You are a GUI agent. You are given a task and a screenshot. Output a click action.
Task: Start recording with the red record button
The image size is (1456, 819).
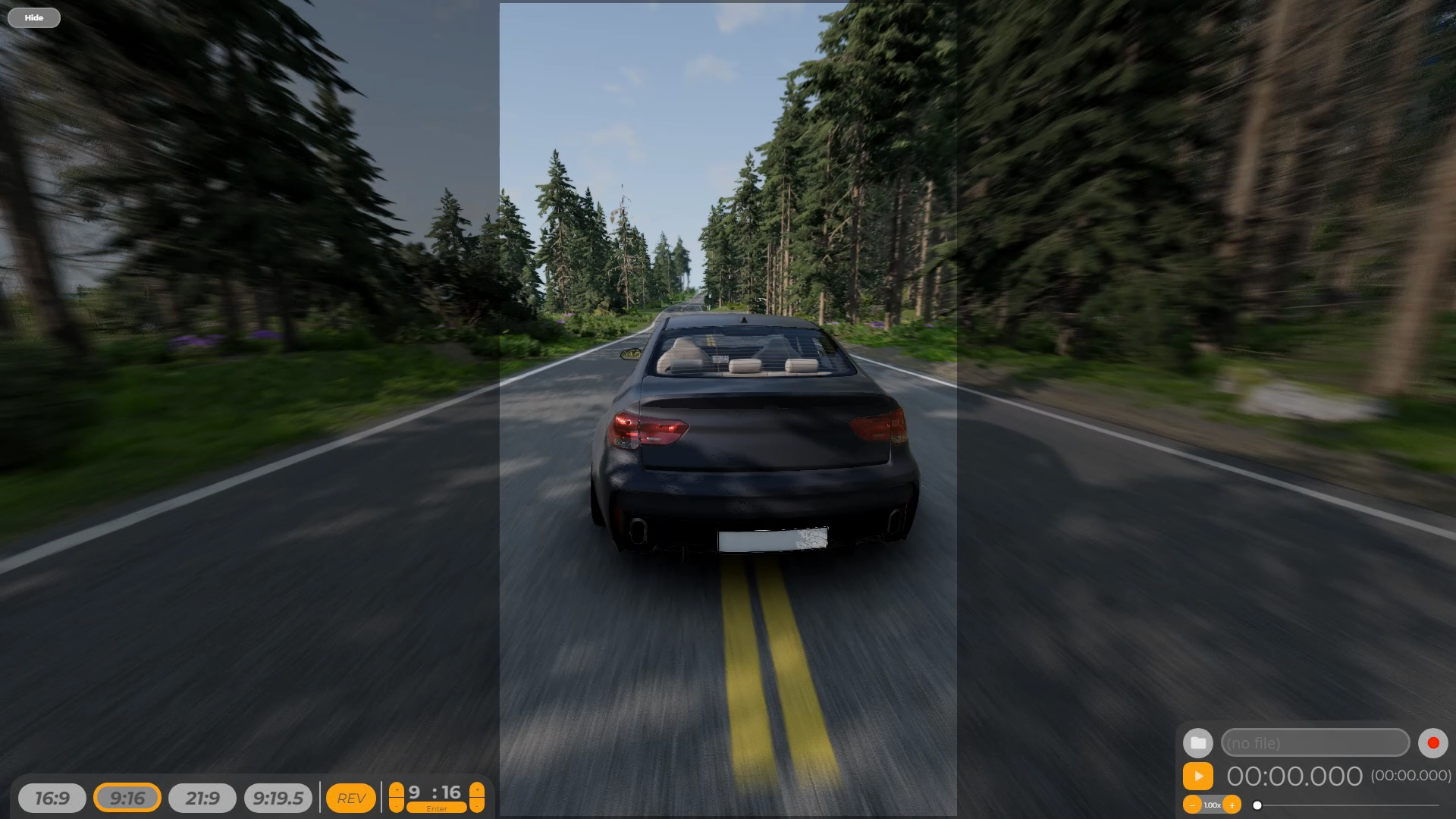click(x=1433, y=743)
